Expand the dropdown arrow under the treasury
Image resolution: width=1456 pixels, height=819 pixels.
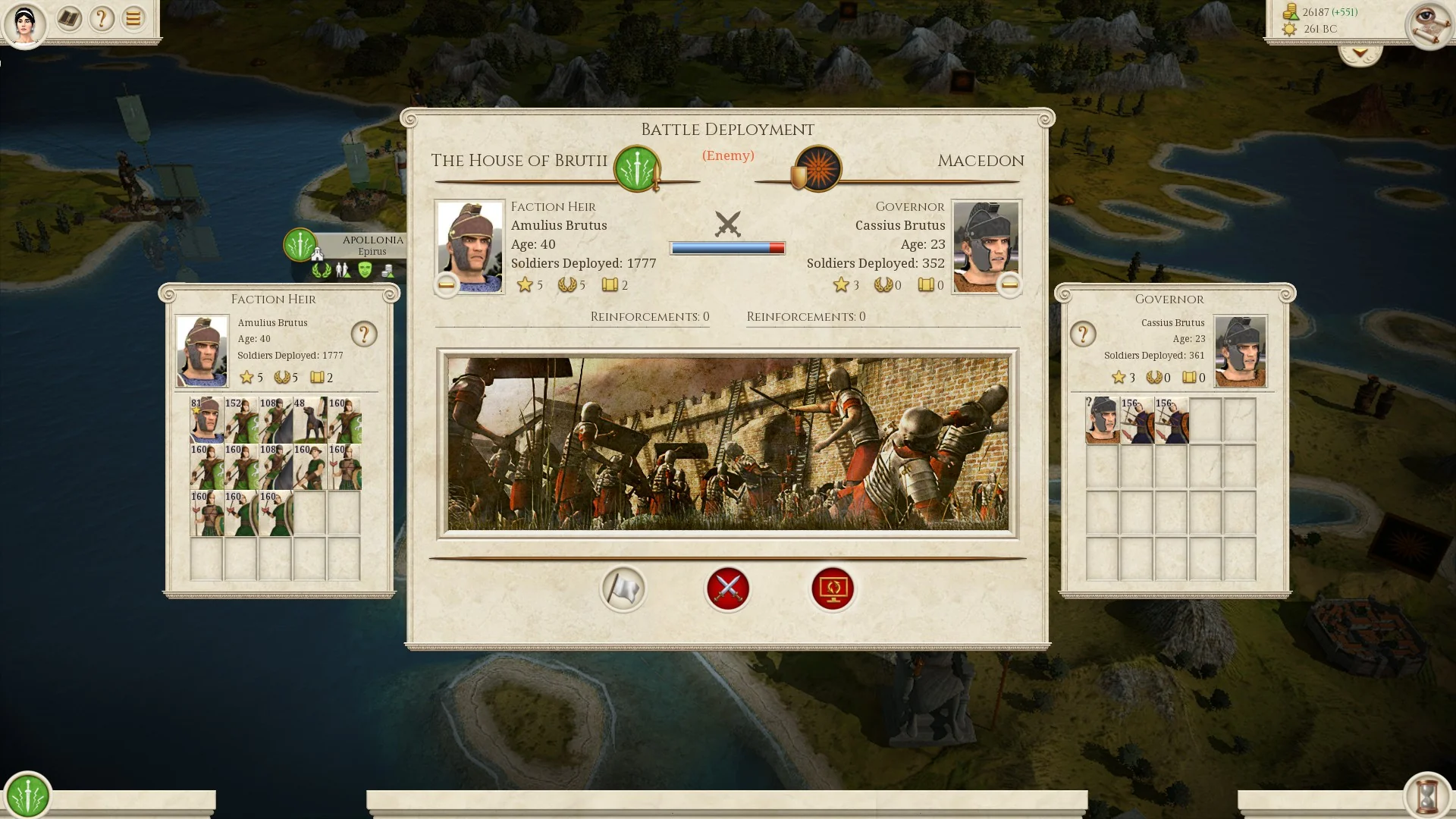click(1360, 54)
